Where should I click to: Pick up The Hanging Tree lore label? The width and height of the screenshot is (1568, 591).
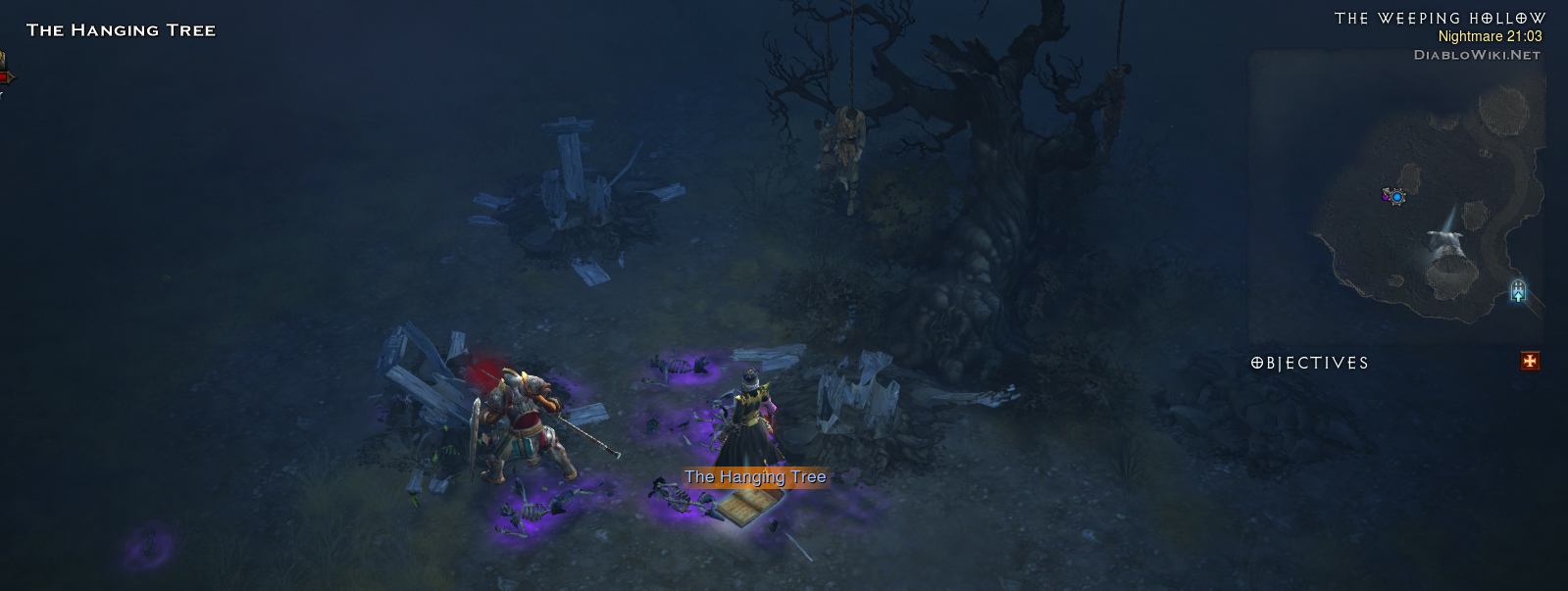point(755,477)
